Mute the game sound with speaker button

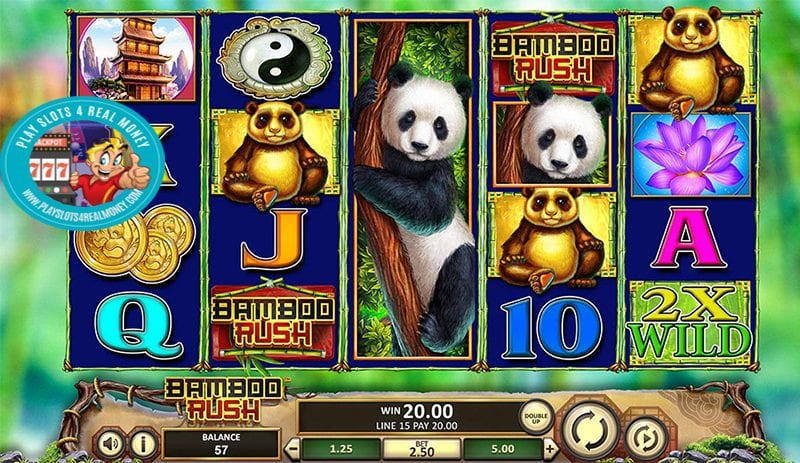pos(109,441)
